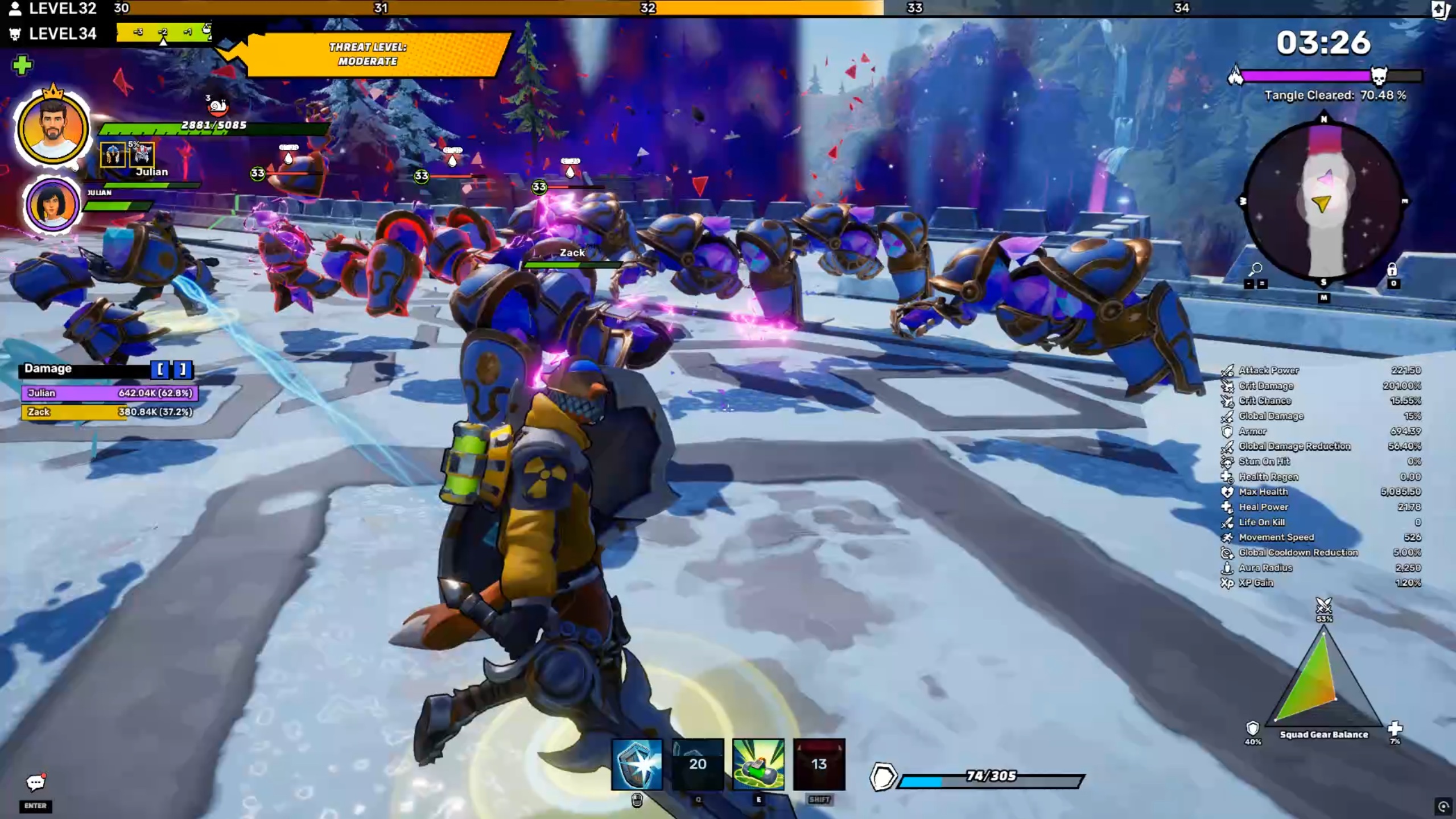1456x819 pixels.
Task: Toggle the minimap padlock icon
Action: click(1392, 269)
